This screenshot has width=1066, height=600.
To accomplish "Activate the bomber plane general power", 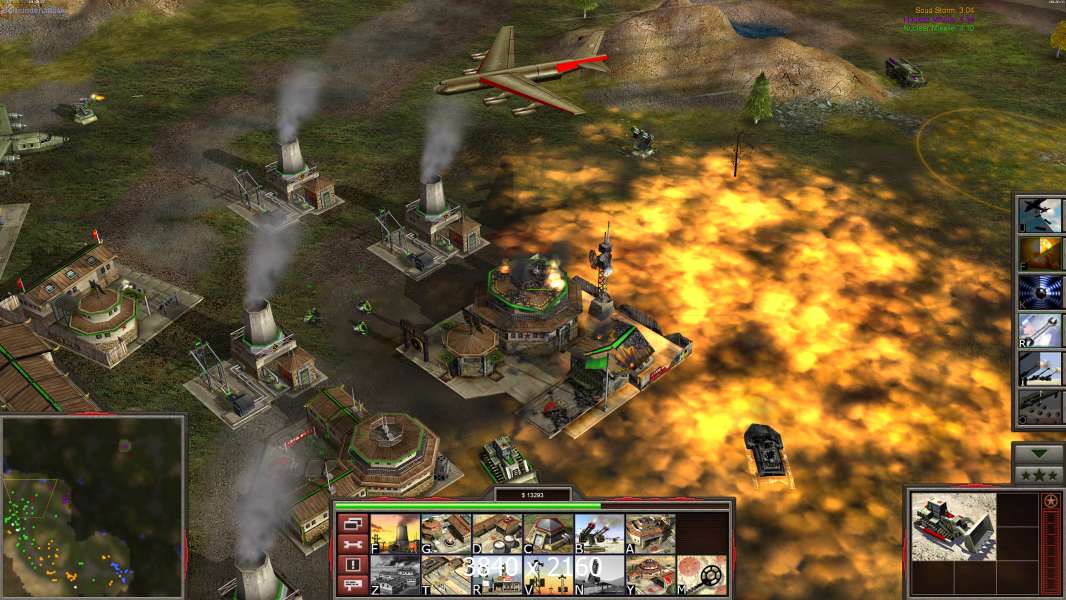I will (x=1040, y=215).
